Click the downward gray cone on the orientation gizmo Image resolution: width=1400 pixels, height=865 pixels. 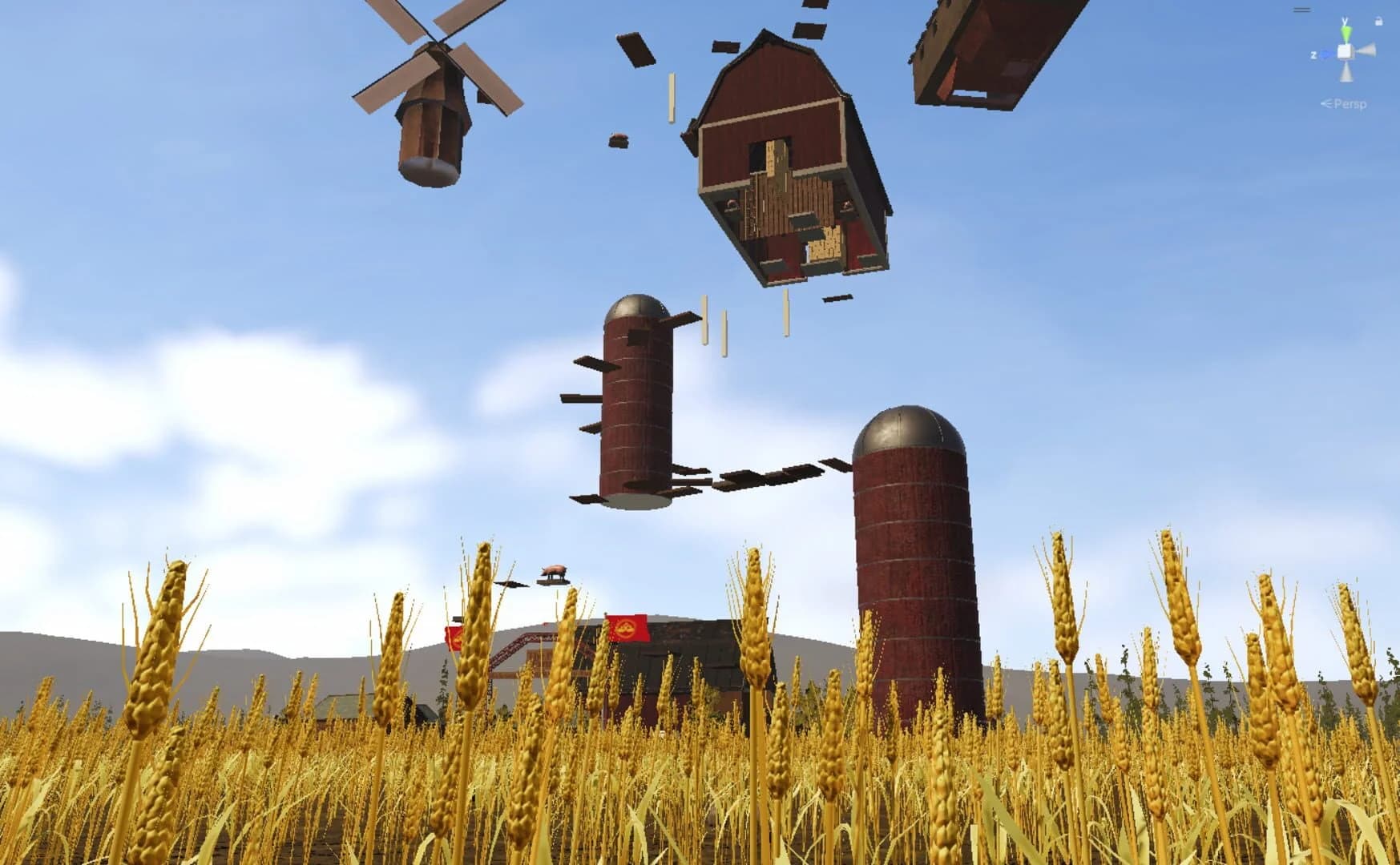[1346, 73]
